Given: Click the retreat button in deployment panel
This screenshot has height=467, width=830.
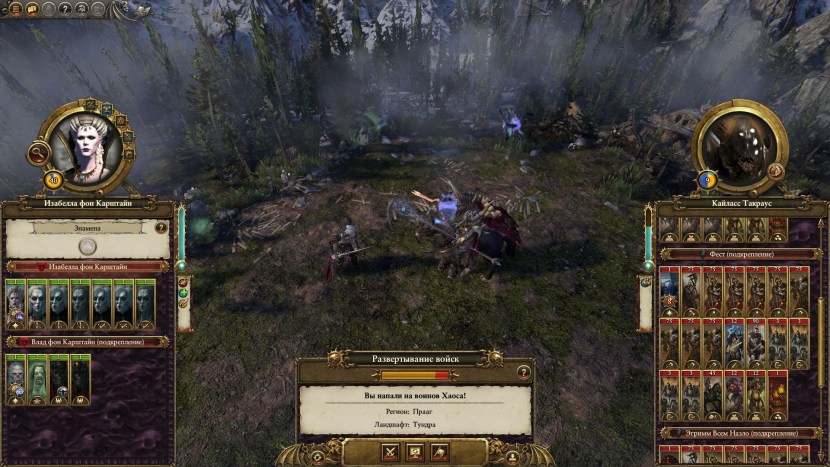Looking at the screenshot, I should tap(440, 452).
